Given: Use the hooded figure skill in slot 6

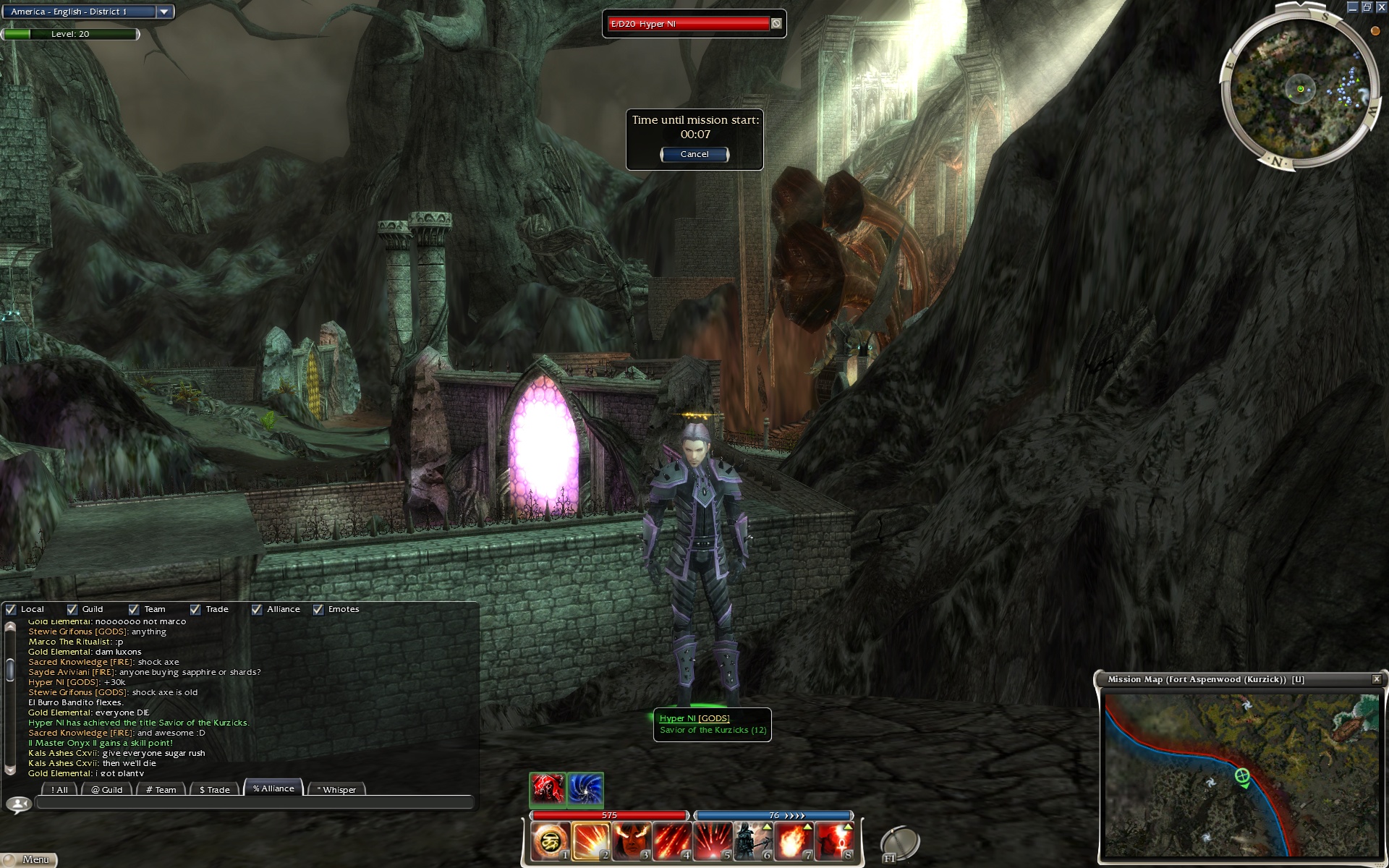Looking at the screenshot, I should pyautogui.click(x=752, y=841).
